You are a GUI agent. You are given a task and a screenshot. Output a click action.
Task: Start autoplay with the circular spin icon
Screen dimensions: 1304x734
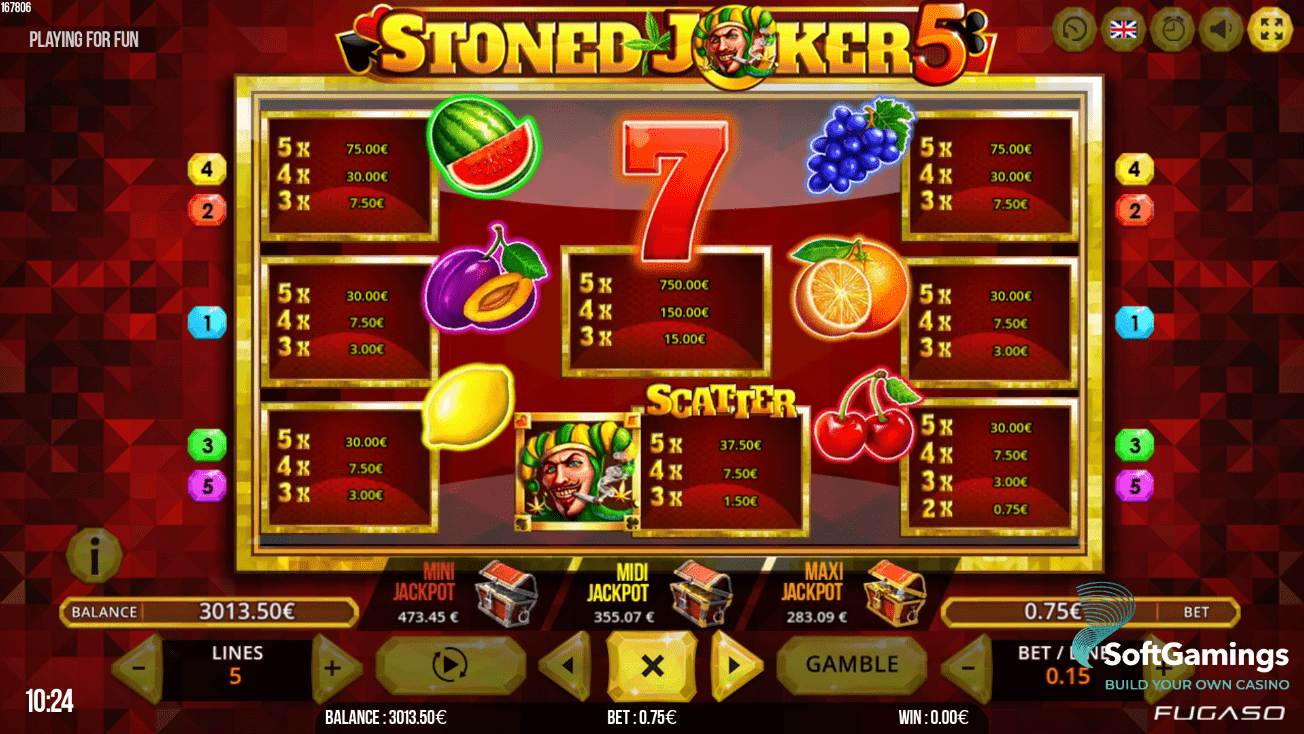tap(449, 664)
